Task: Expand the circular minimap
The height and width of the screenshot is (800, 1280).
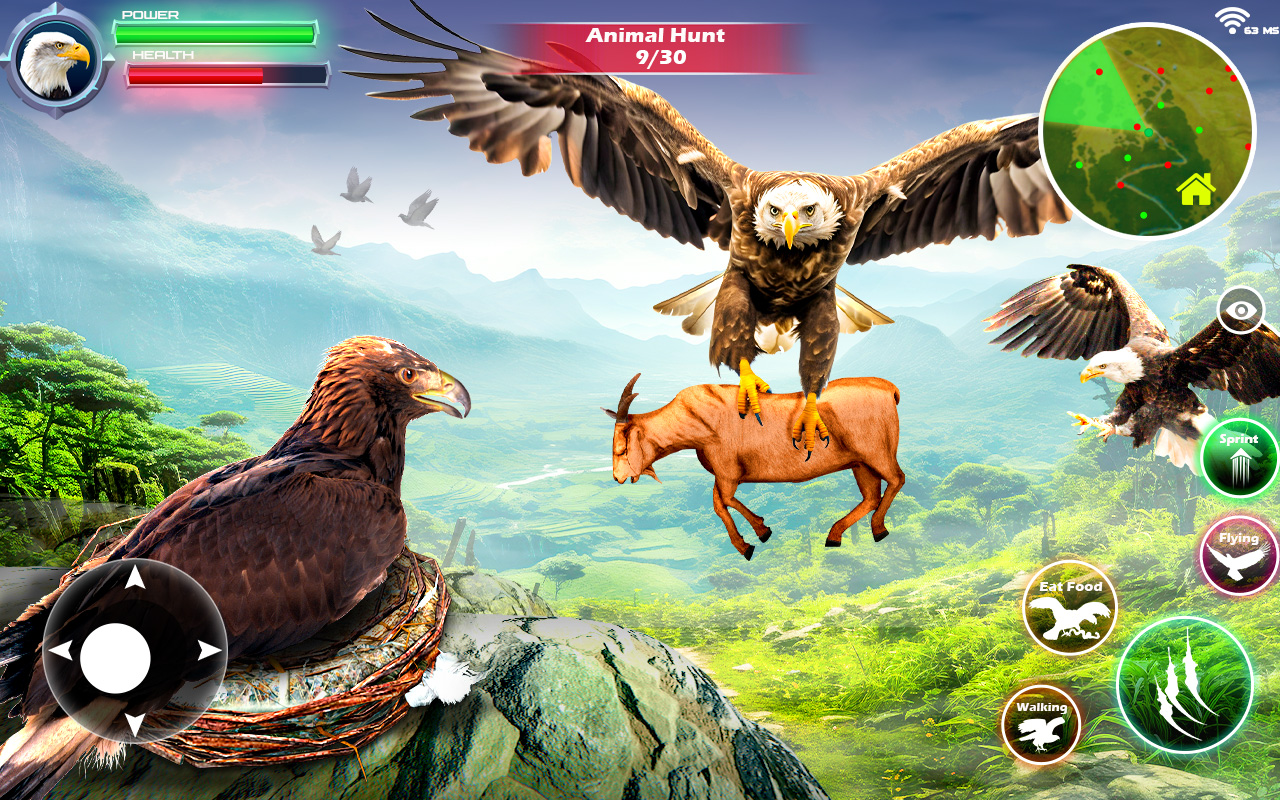Action: pos(1145,130)
